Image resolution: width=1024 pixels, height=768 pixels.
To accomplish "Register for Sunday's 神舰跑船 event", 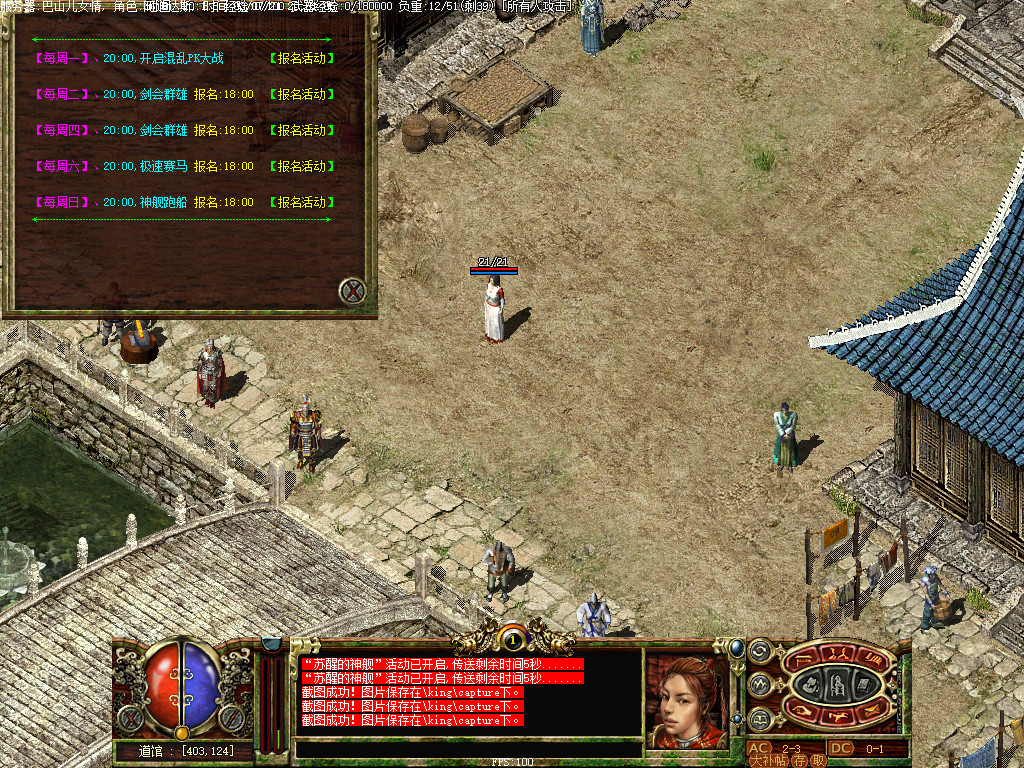I will pyautogui.click(x=302, y=202).
